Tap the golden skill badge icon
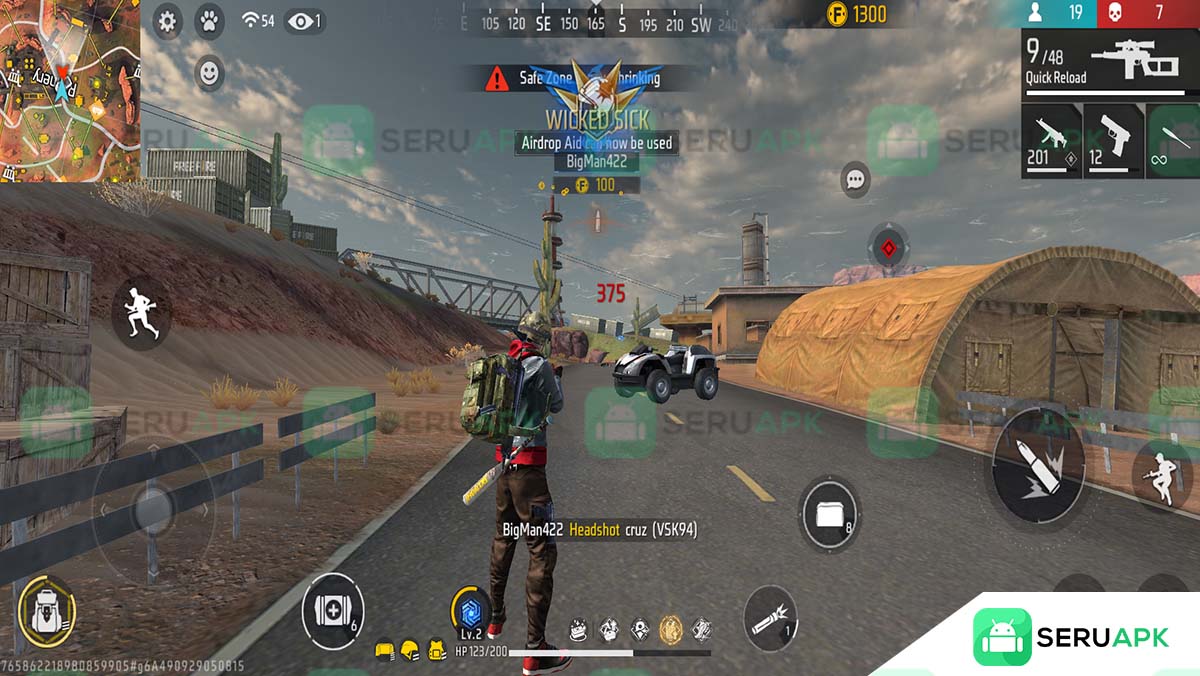The image size is (1200, 676). (x=669, y=628)
